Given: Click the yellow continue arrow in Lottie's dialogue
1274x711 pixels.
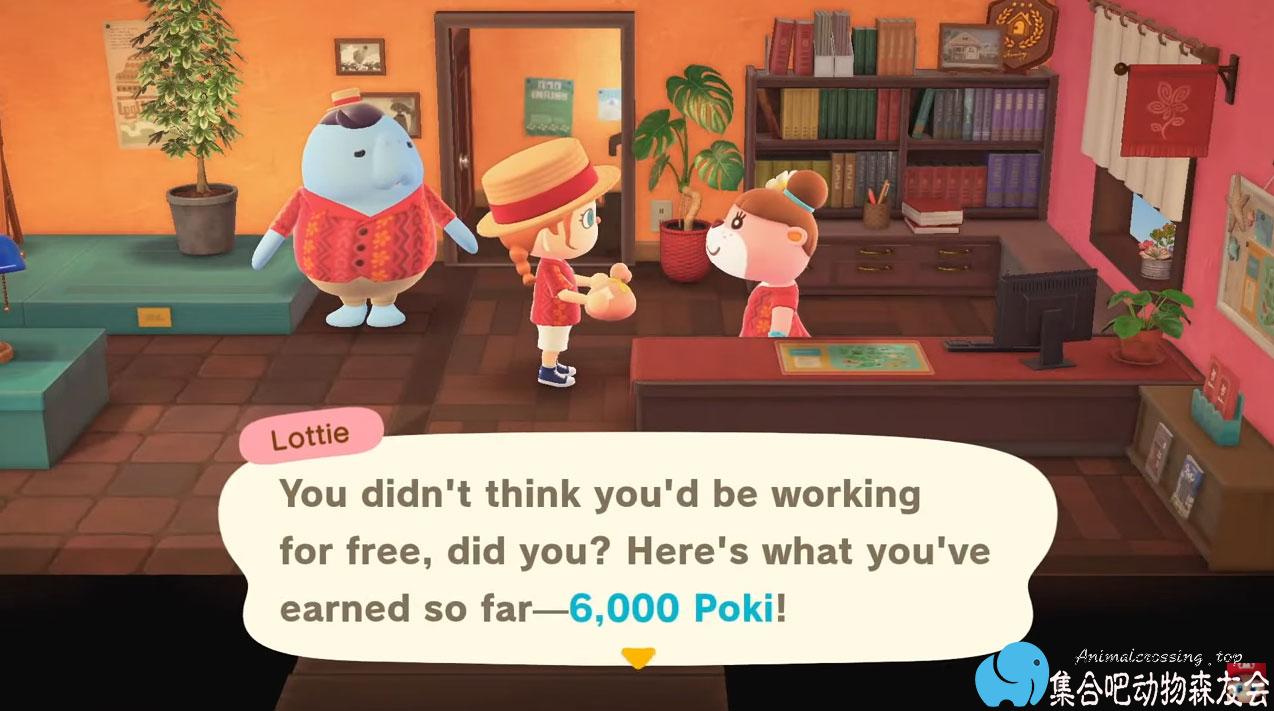Looking at the screenshot, I should pyautogui.click(x=637, y=657).
